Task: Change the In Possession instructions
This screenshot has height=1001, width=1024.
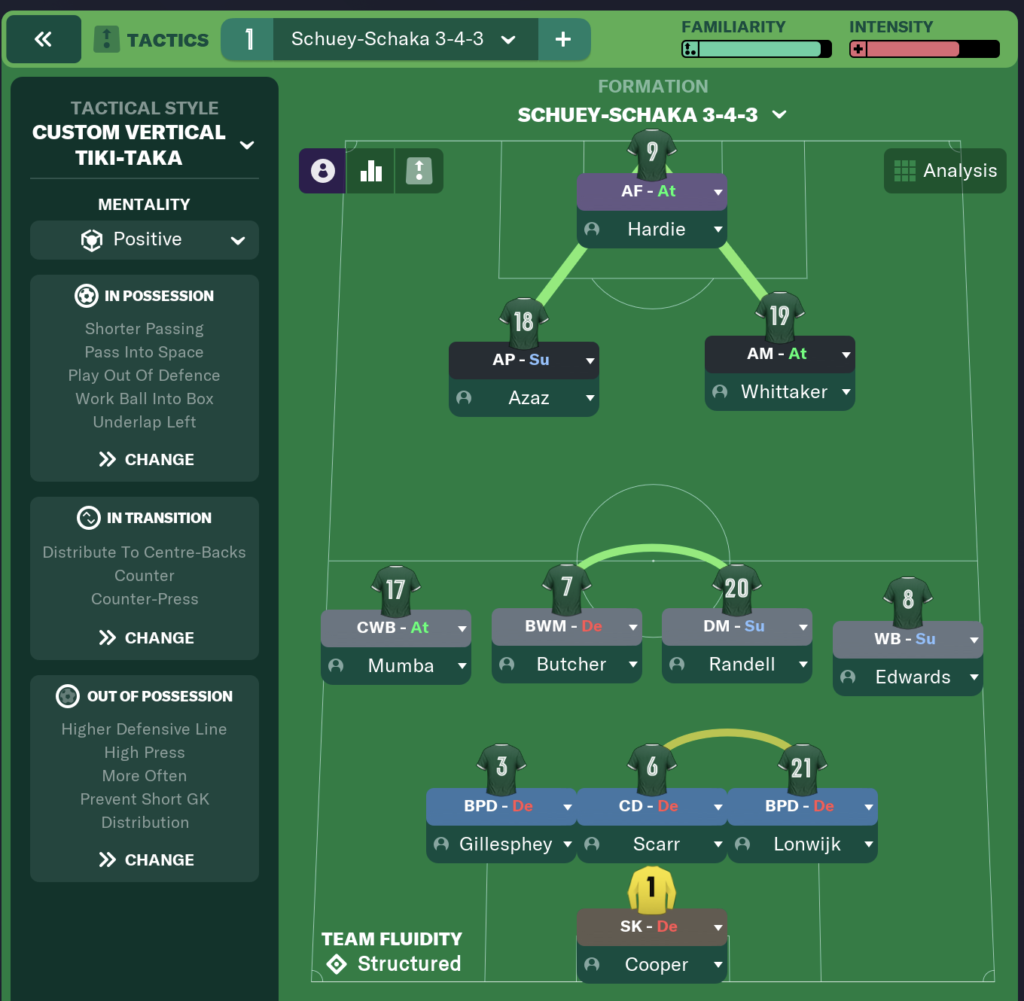Action: pos(146,460)
